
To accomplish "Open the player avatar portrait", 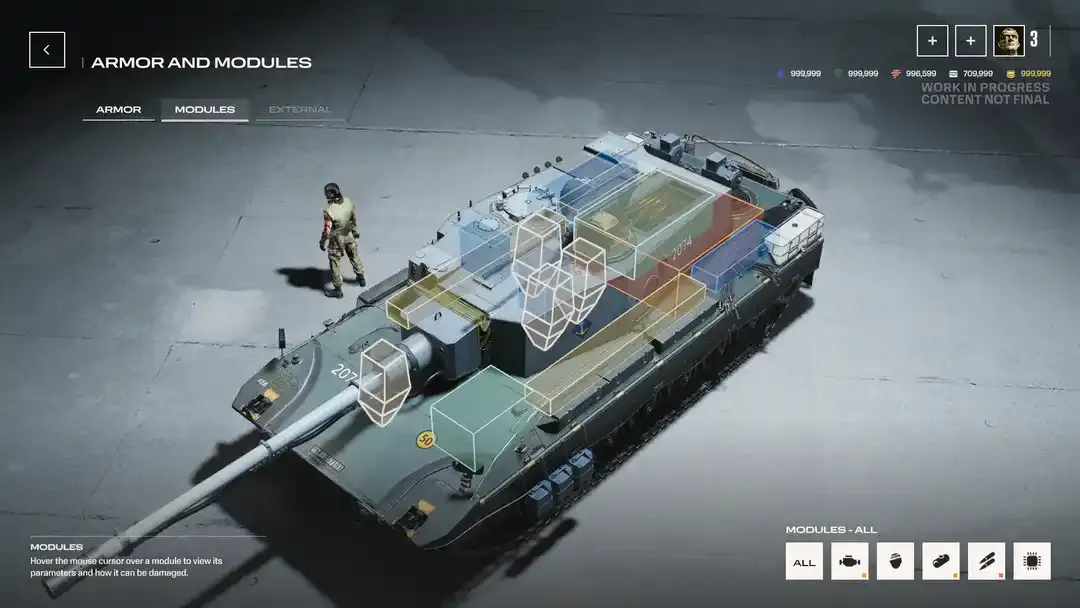I will click(1008, 41).
